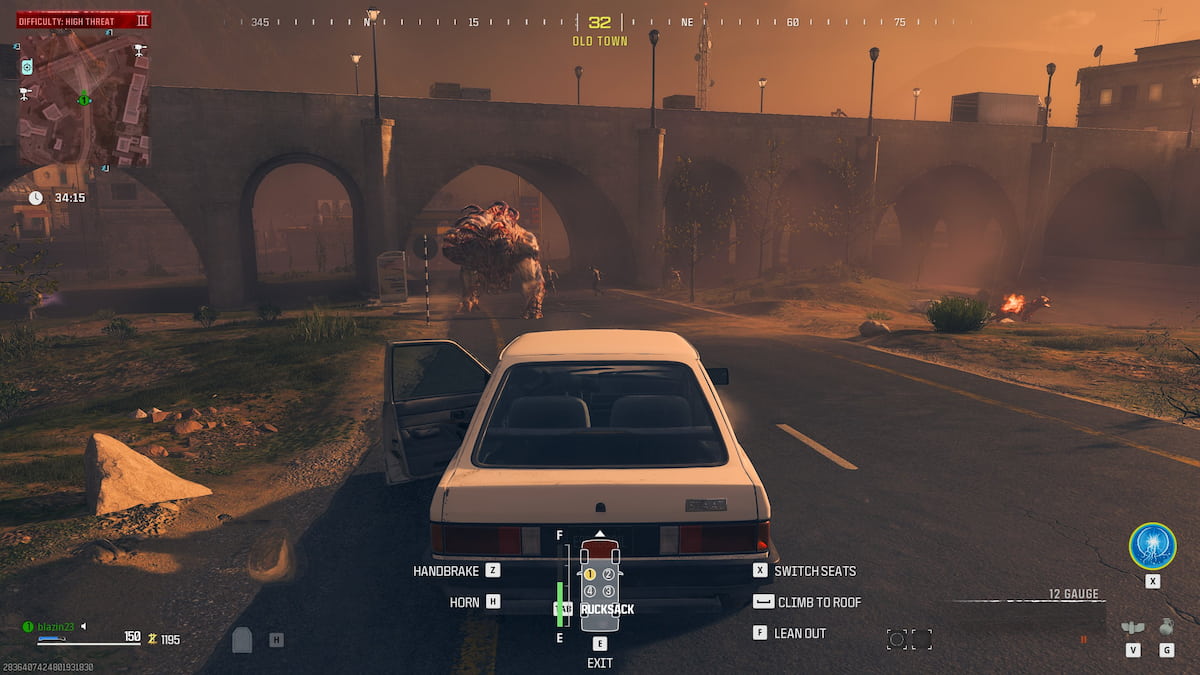Viewport: 1200px width, 675px height.
Task: Pick rear seat 4 on the vehicle diagram
Action: (x=590, y=591)
